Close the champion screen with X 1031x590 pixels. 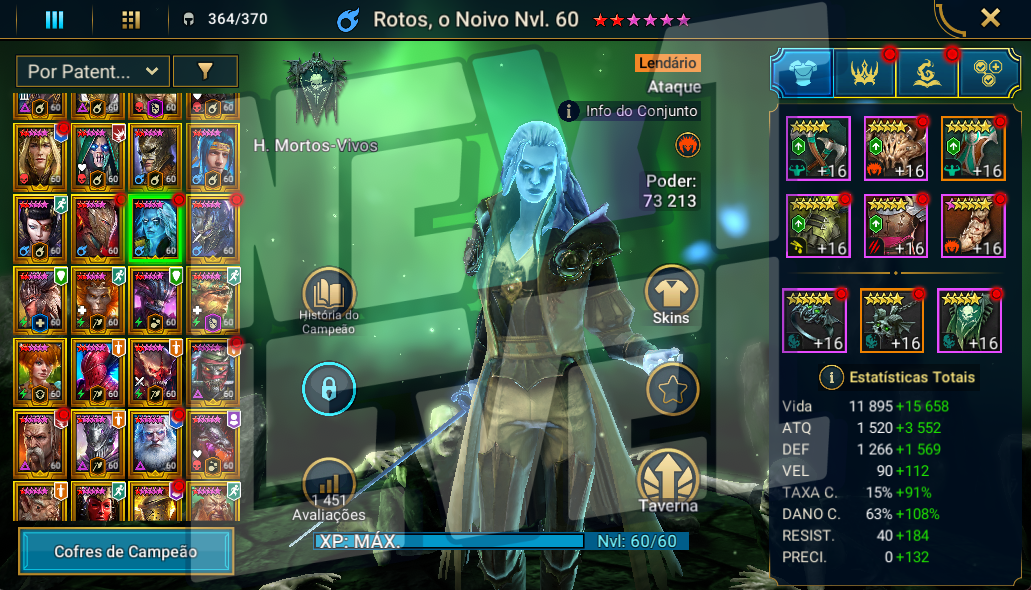click(x=990, y=17)
